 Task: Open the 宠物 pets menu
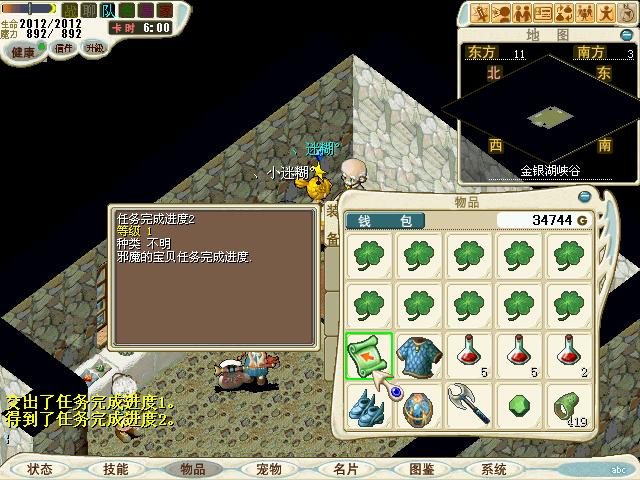(268, 468)
